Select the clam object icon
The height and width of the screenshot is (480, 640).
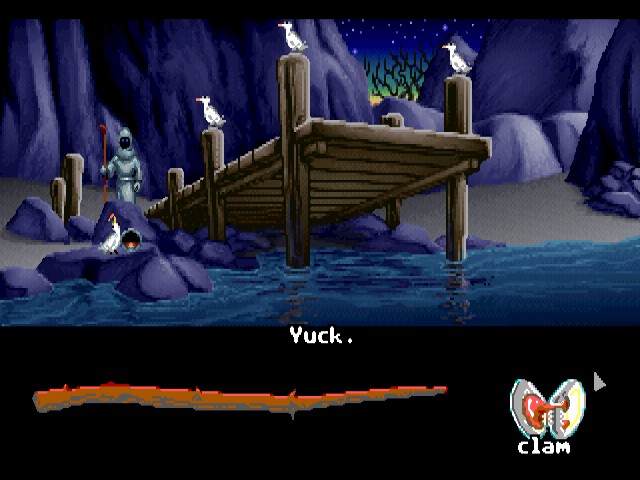[543, 409]
